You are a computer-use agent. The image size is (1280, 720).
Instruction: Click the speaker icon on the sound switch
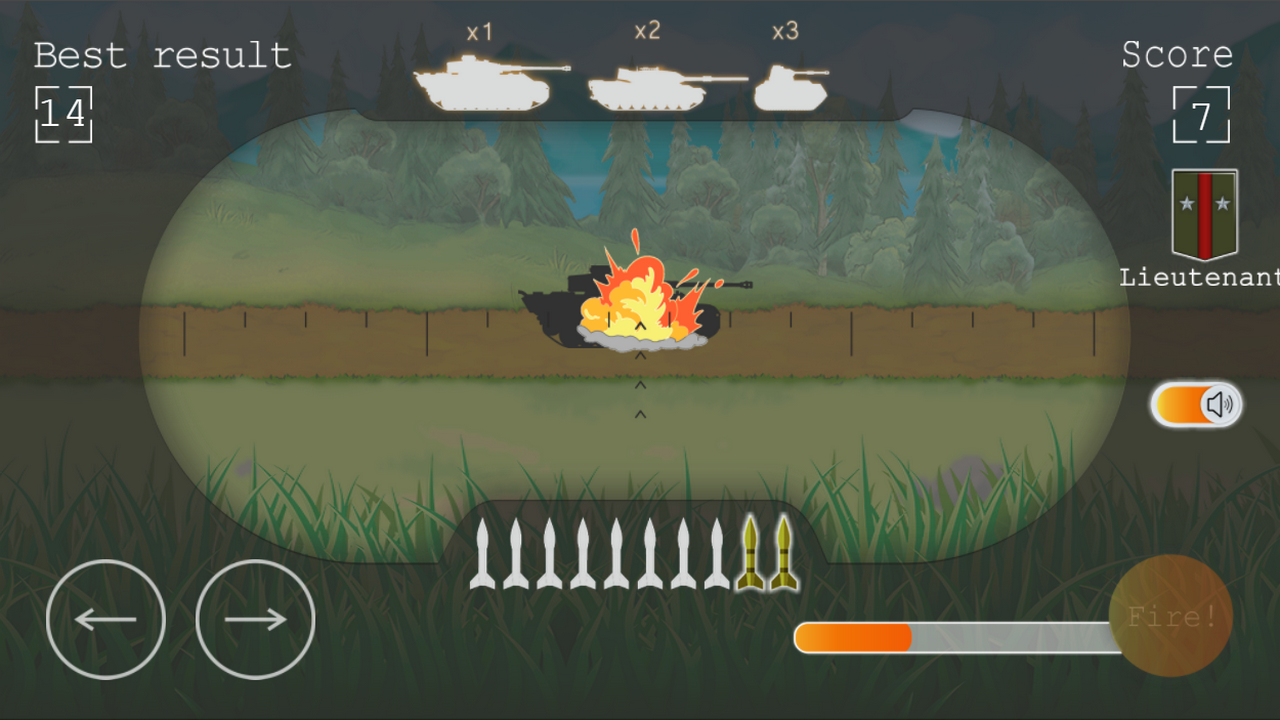(x=1218, y=404)
